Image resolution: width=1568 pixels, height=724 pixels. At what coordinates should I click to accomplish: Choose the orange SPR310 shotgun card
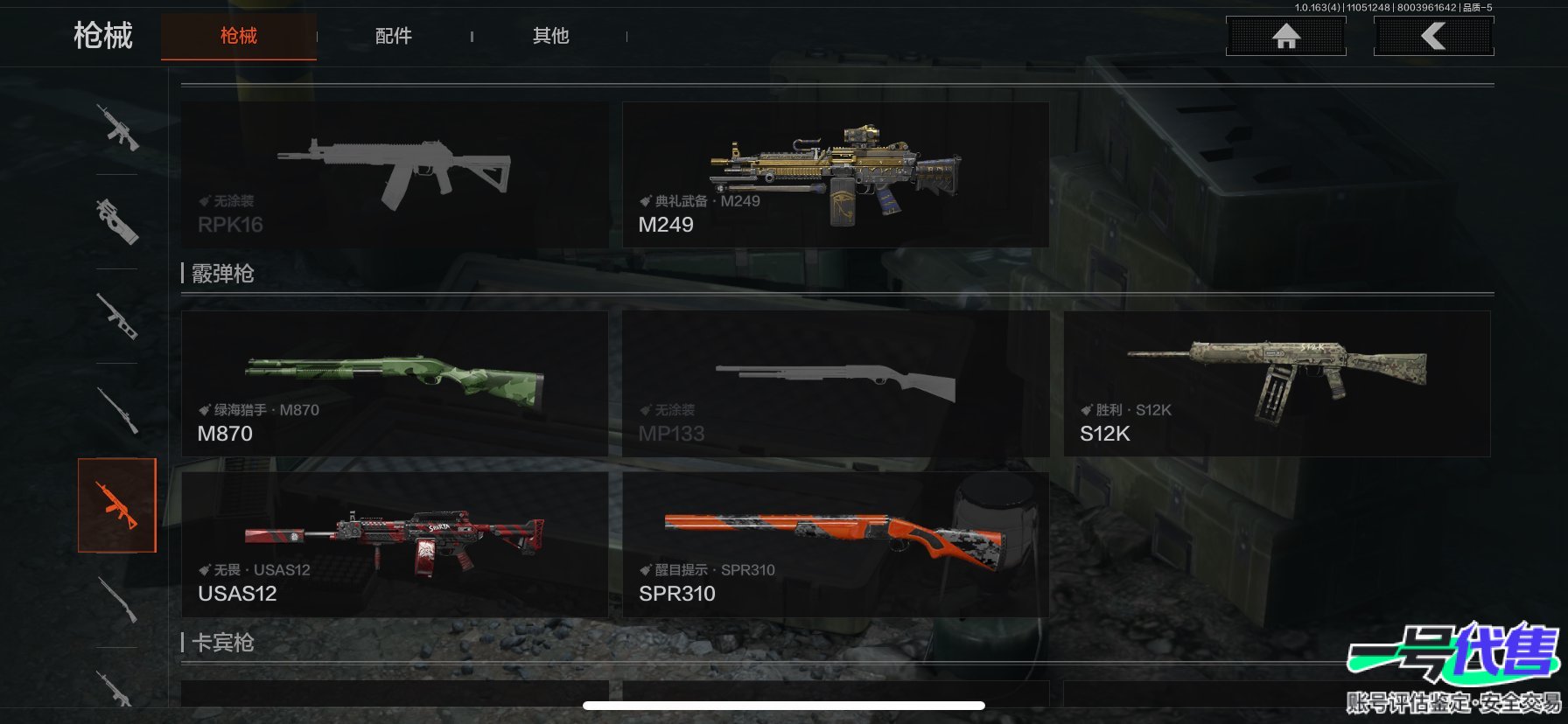point(836,545)
